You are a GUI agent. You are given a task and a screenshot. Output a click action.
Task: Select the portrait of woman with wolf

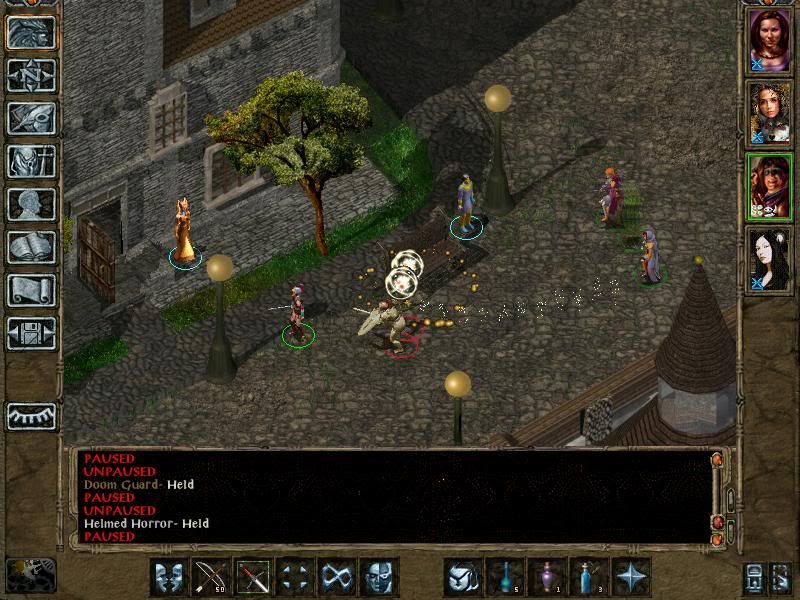coord(770,113)
